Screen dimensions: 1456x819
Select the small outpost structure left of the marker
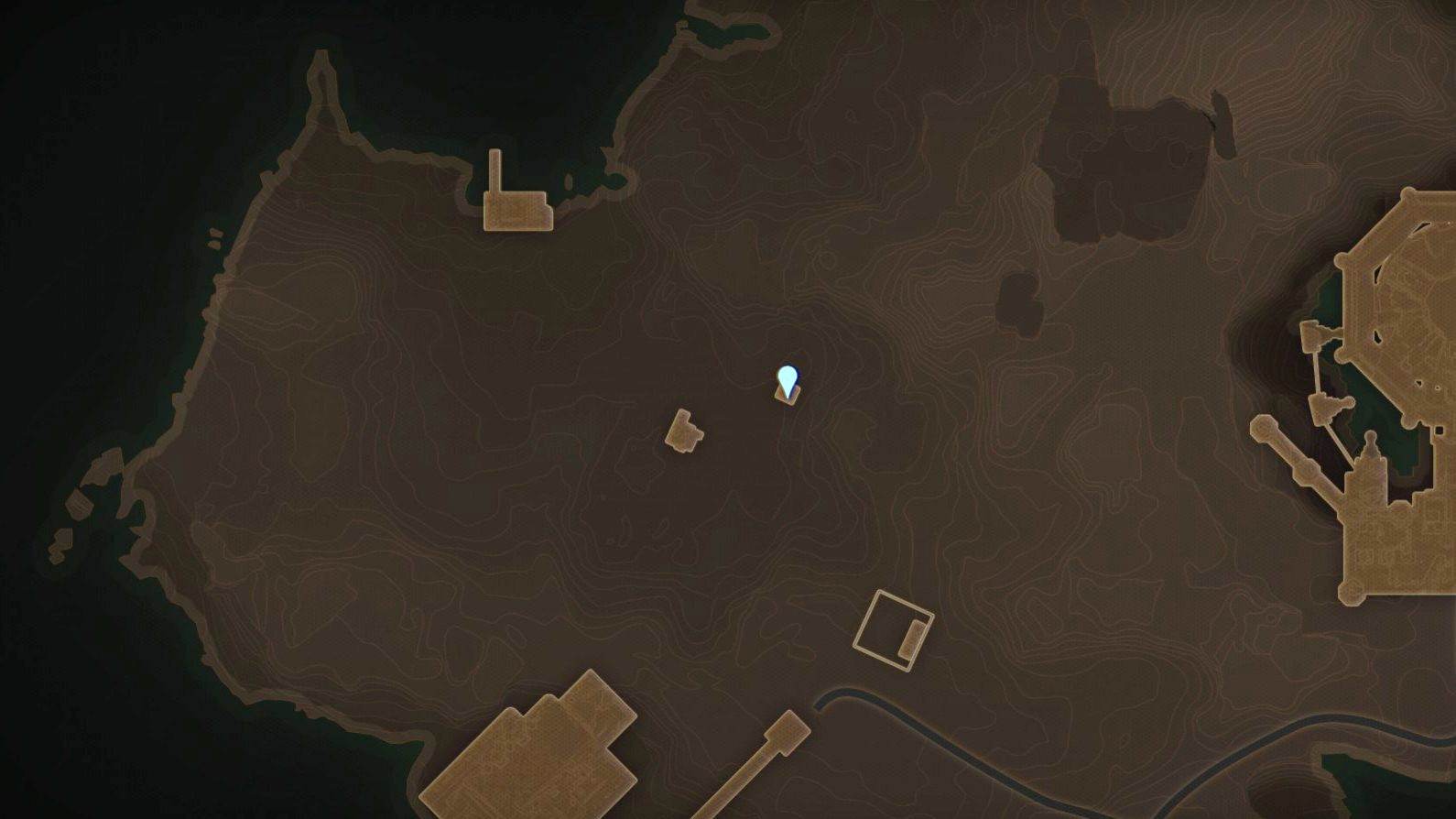pos(683,434)
